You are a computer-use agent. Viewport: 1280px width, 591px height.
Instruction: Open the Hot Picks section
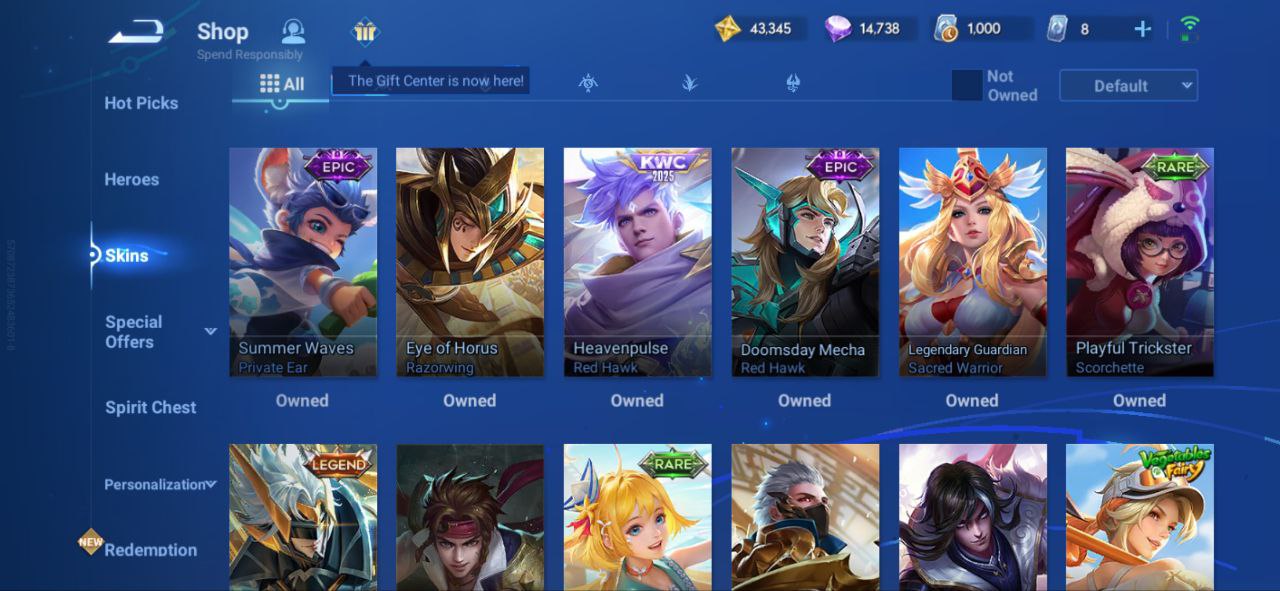pyautogui.click(x=141, y=103)
